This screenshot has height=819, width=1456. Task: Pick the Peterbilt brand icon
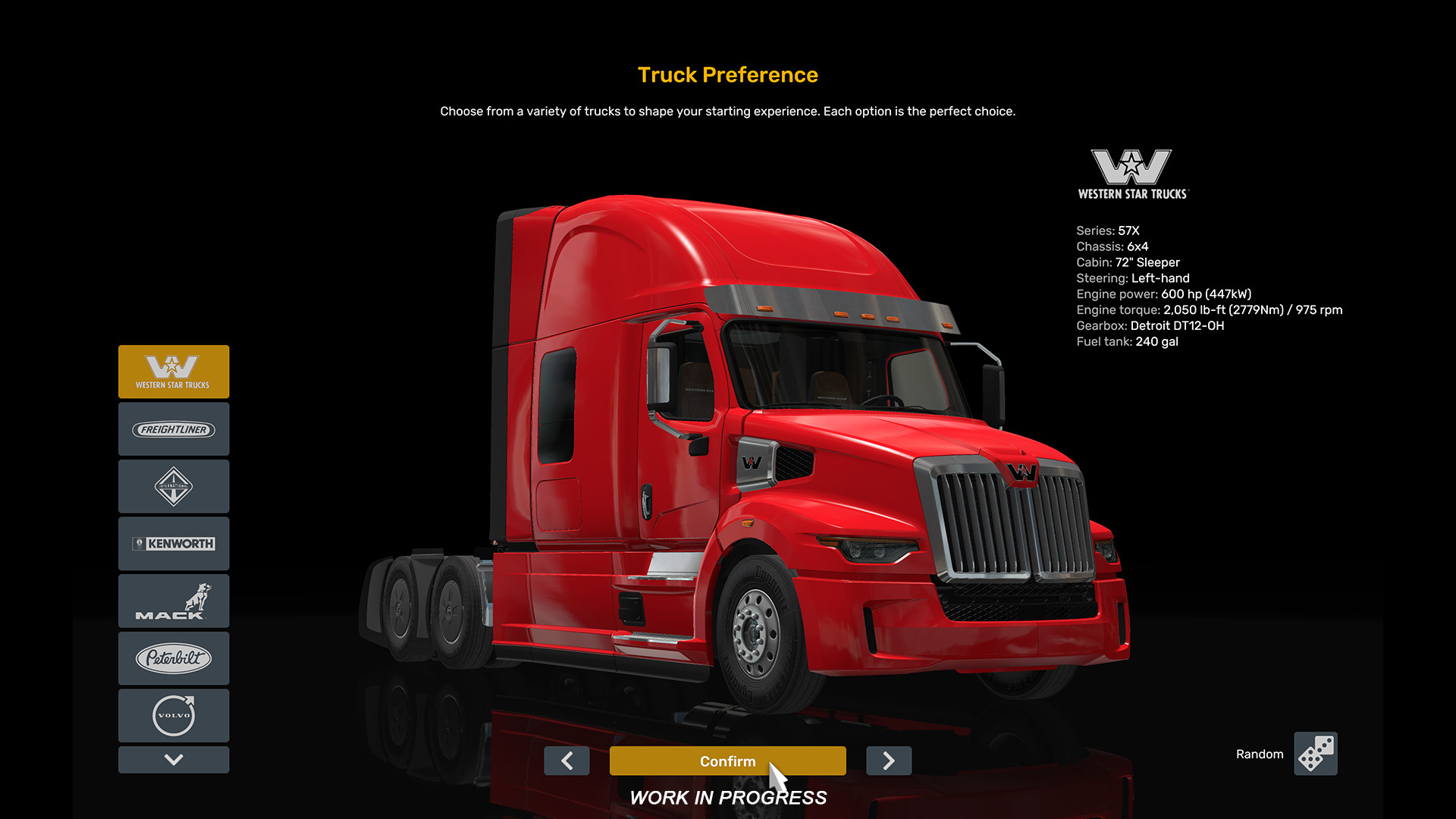point(174,658)
